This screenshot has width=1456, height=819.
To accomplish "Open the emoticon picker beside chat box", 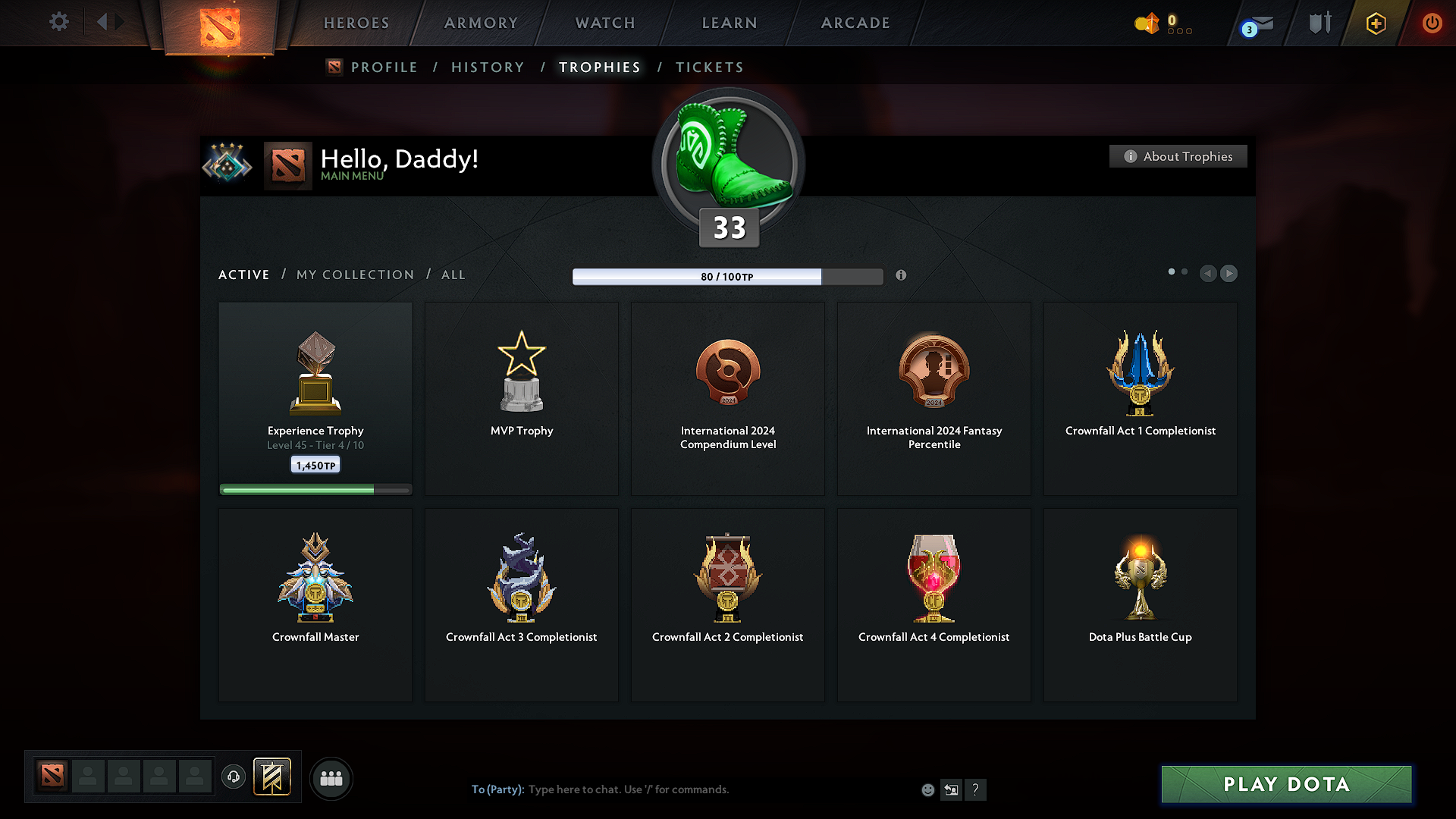I will tap(927, 789).
